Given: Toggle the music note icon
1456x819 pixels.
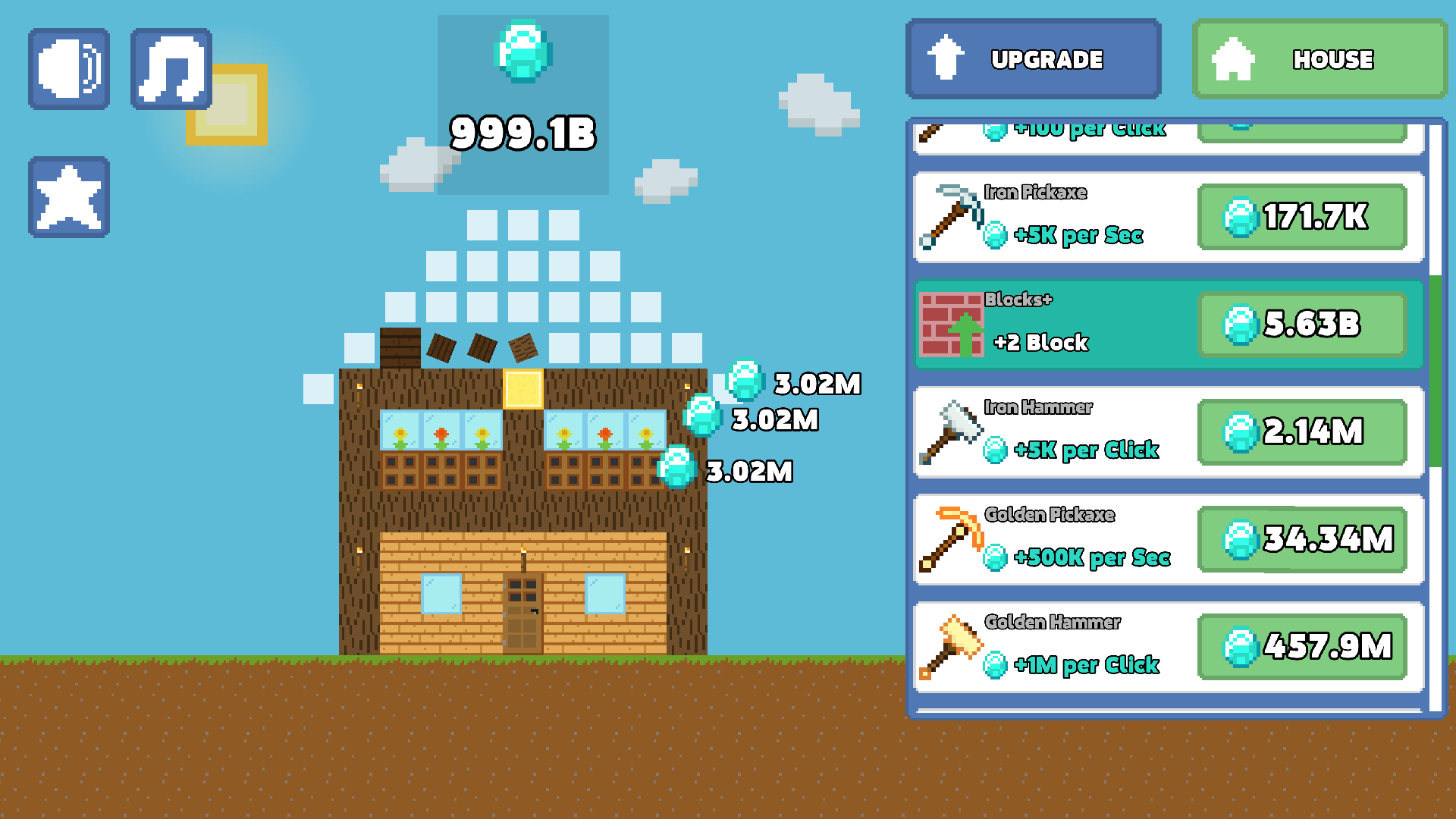Looking at the screenshot, I should [171, 68].
